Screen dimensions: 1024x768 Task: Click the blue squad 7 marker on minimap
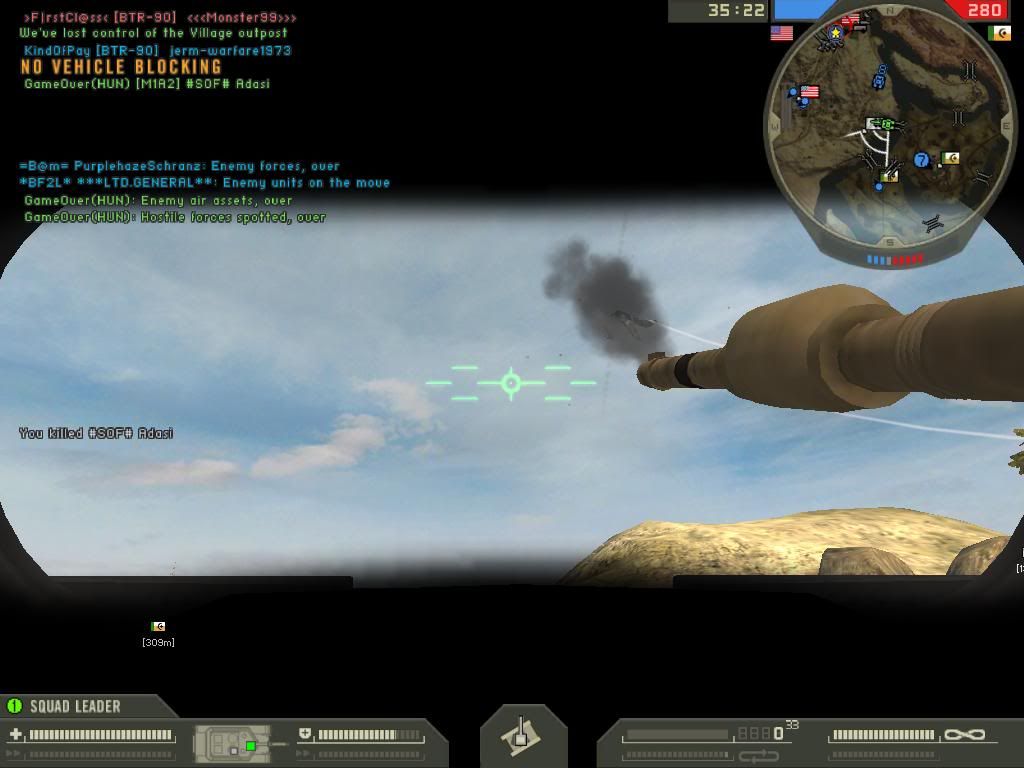921,160
